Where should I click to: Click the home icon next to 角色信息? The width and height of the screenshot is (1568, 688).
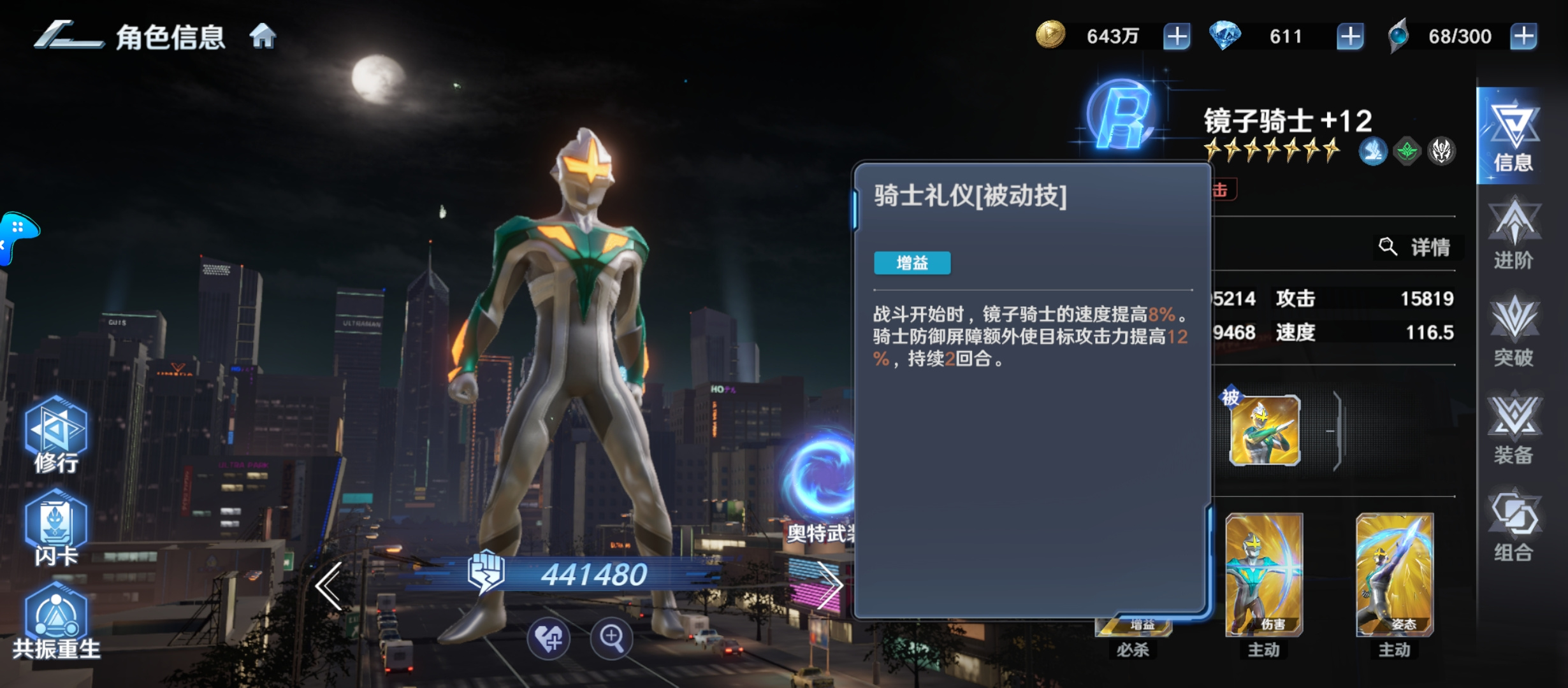tap(261, 36)
